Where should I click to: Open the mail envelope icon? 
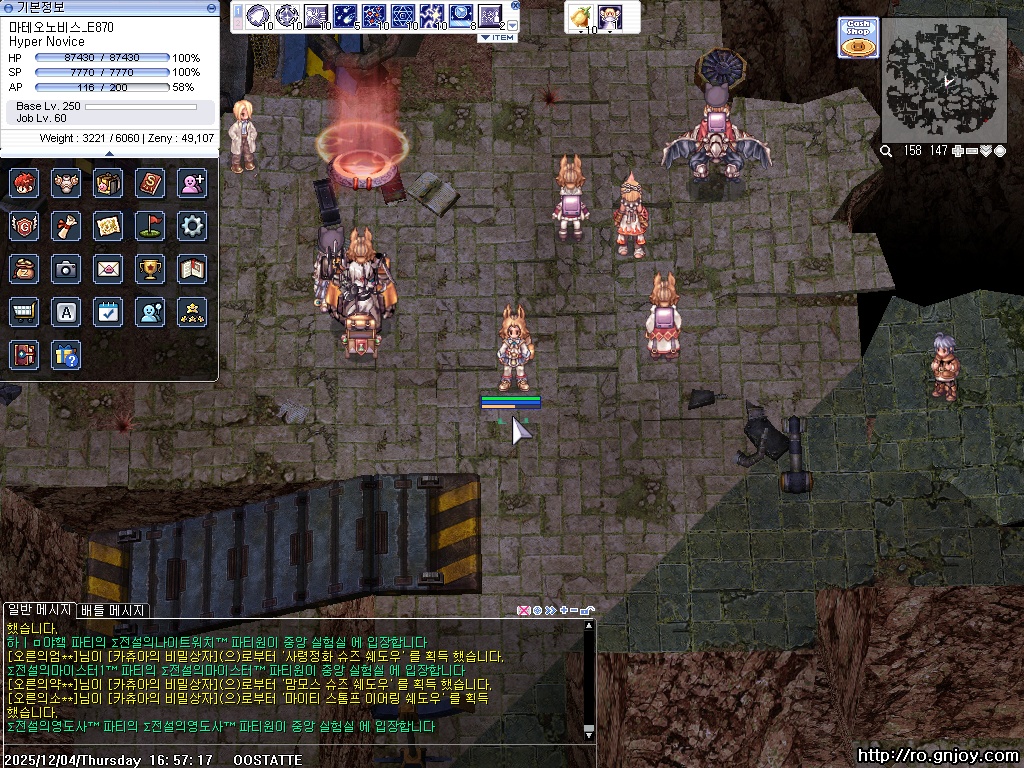108,268
